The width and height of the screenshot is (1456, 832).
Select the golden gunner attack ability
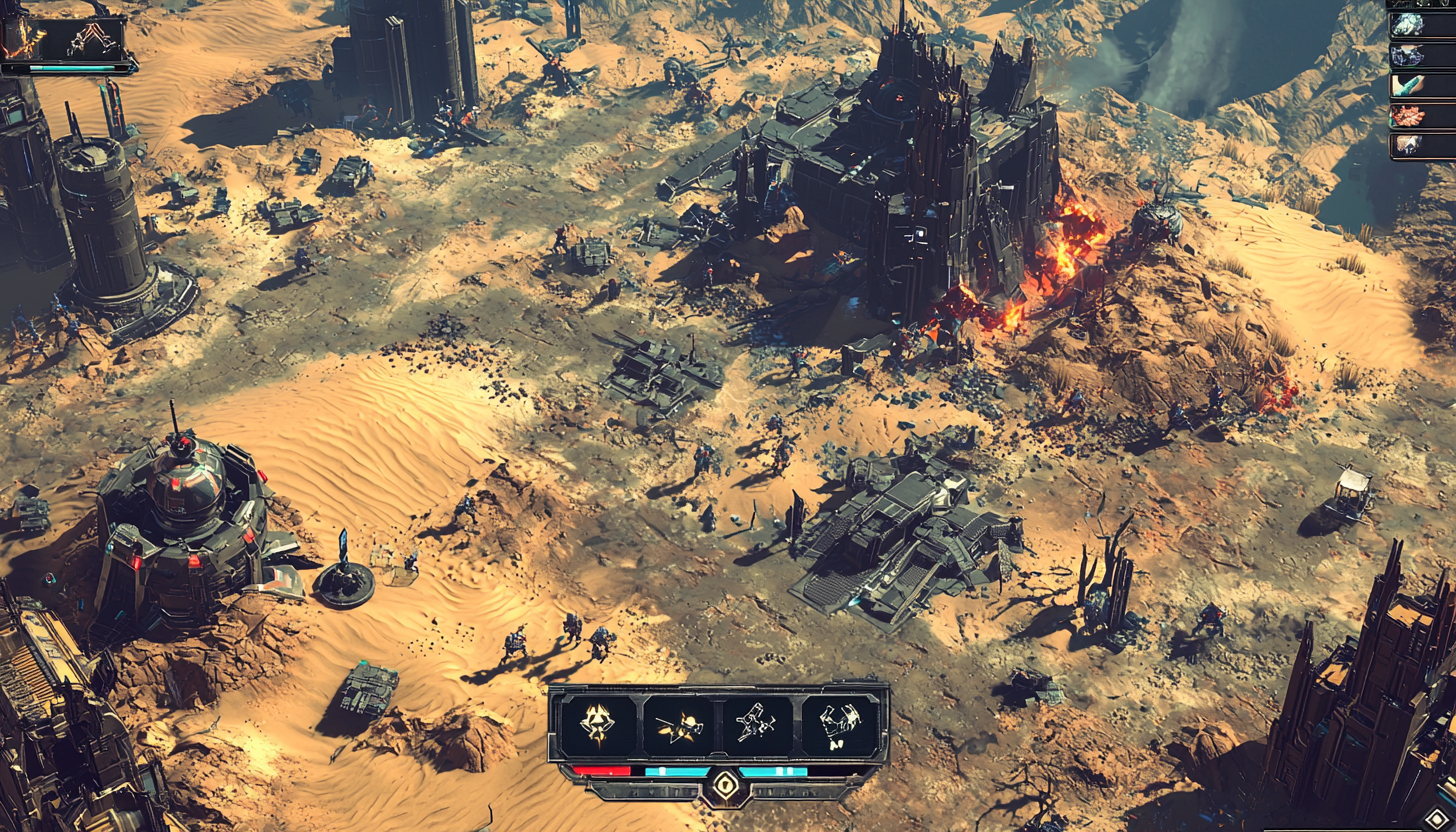click(678, 724)
